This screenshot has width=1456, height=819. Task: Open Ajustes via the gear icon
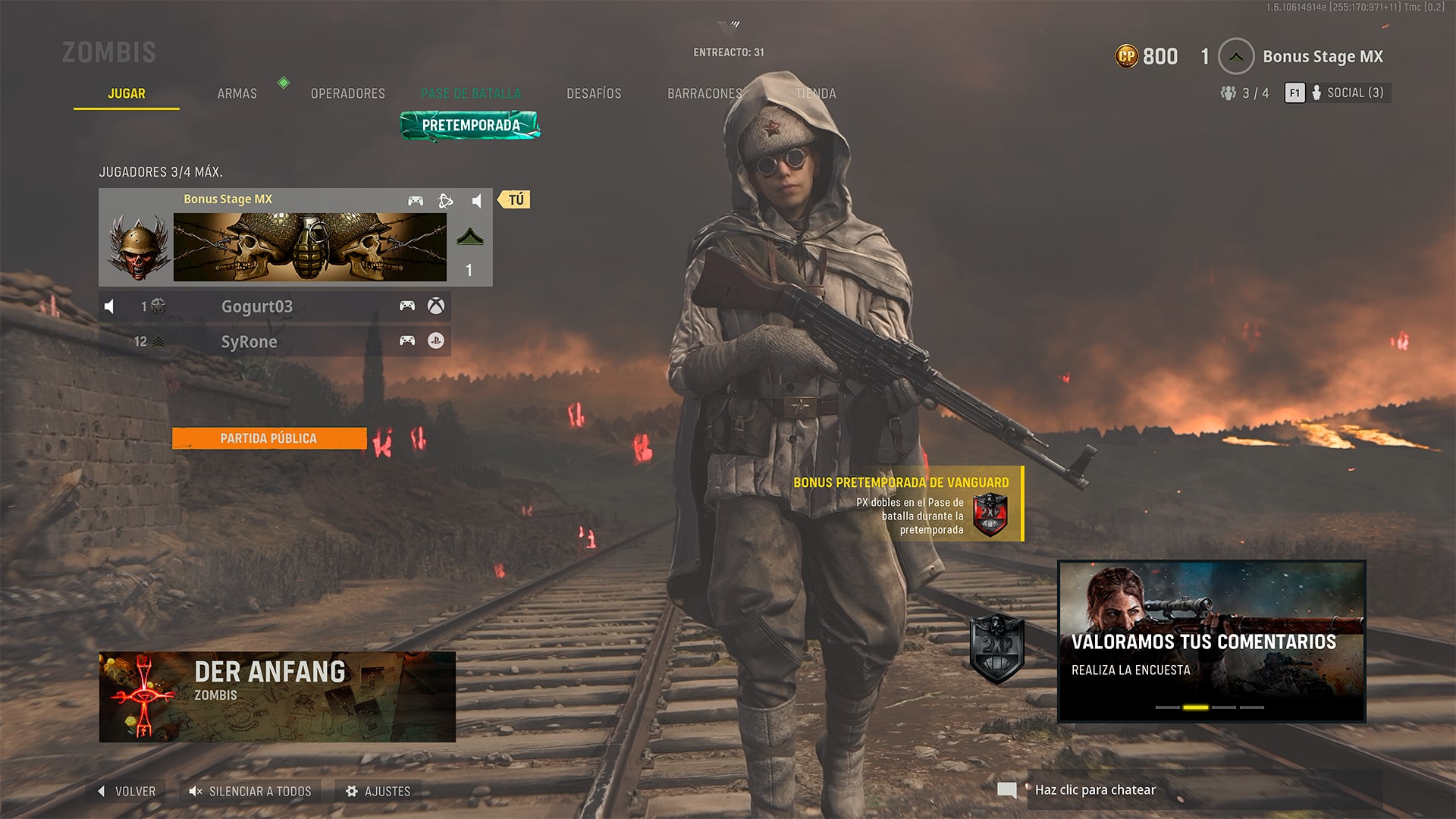(x=352, y=791)
